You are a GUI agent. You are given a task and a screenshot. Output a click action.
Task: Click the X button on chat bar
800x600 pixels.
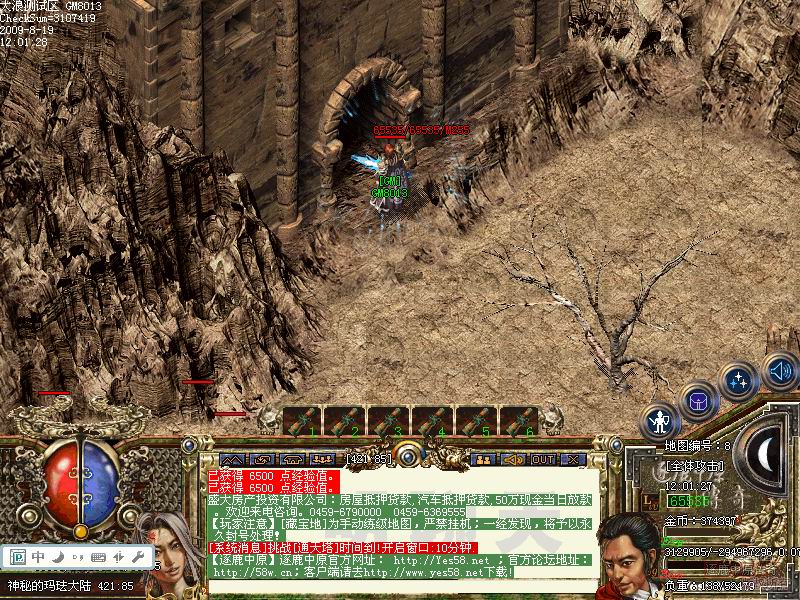pyautogui.click(x=573, y=459)
